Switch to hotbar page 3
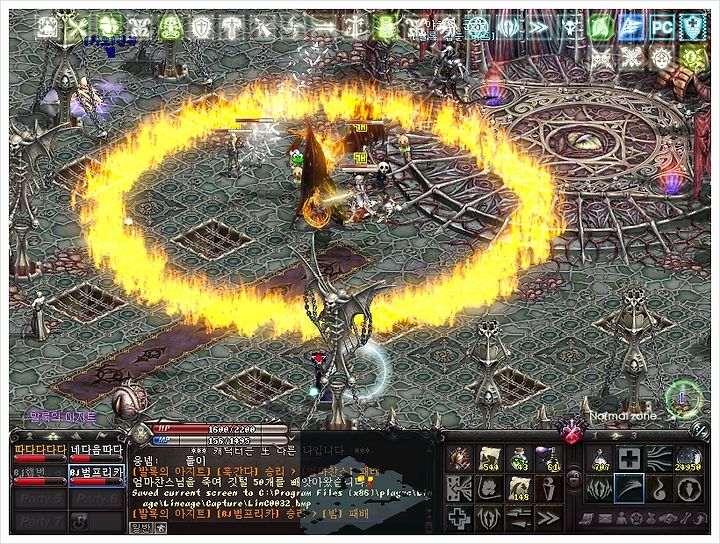This screenshot has width=720, height=544. point(633,436)
